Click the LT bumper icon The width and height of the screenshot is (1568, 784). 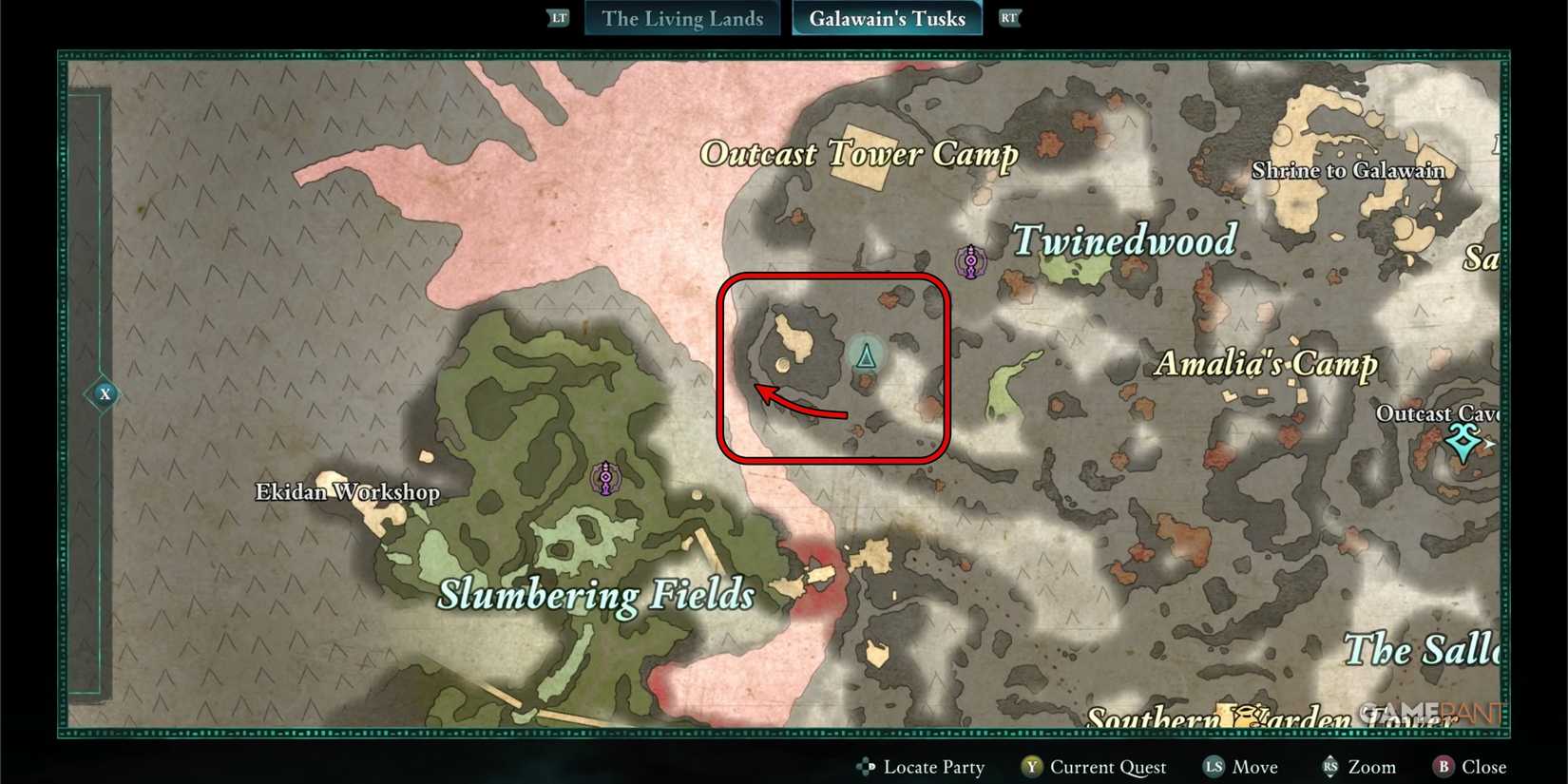tap(558, 17)
